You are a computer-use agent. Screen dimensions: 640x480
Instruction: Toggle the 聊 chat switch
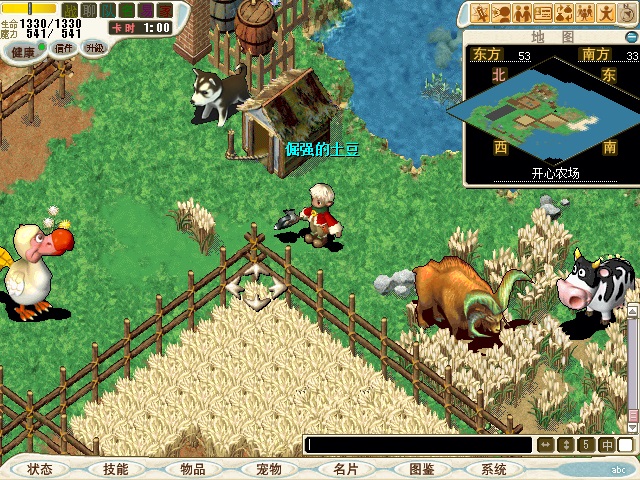click(88, 10)
